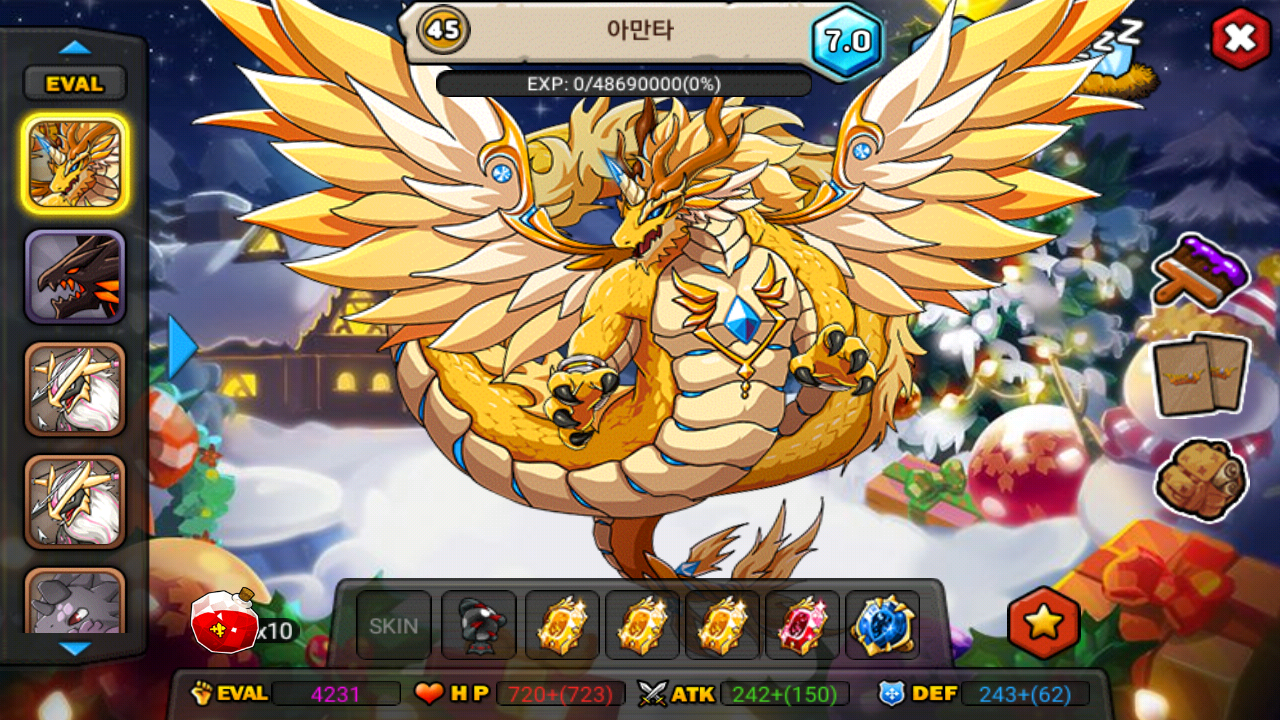Select the golden dragon portrait
Image resolution: width=1280 pixels, height=720 pixels.
75,162
